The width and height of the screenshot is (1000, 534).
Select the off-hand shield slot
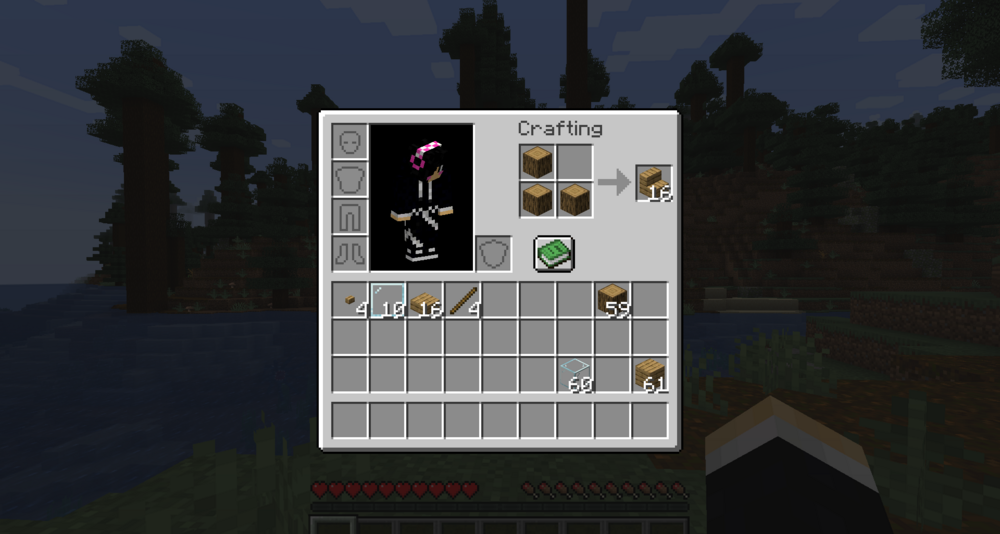pos(492,253)
